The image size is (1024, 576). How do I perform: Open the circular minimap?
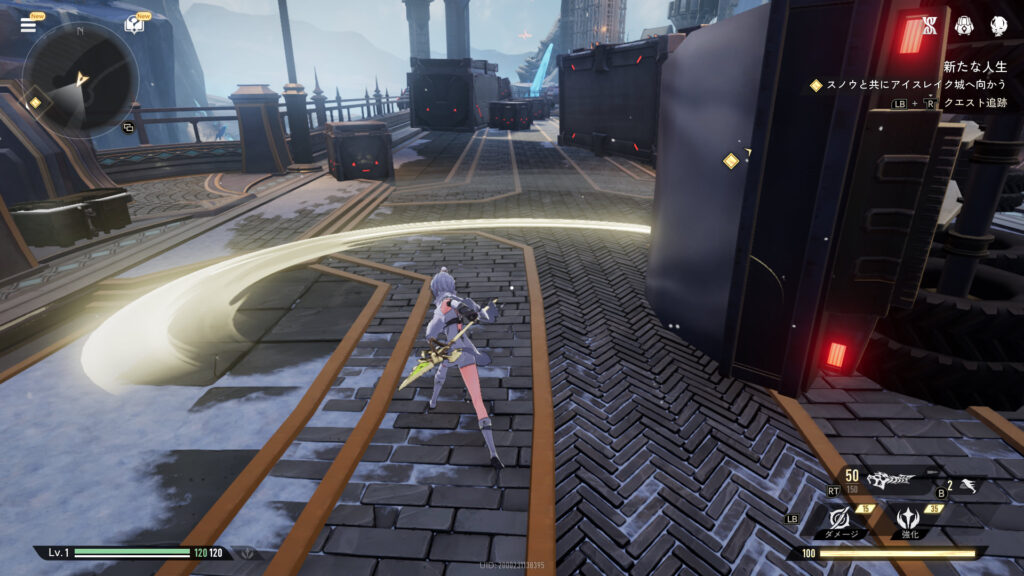point(80,79)
